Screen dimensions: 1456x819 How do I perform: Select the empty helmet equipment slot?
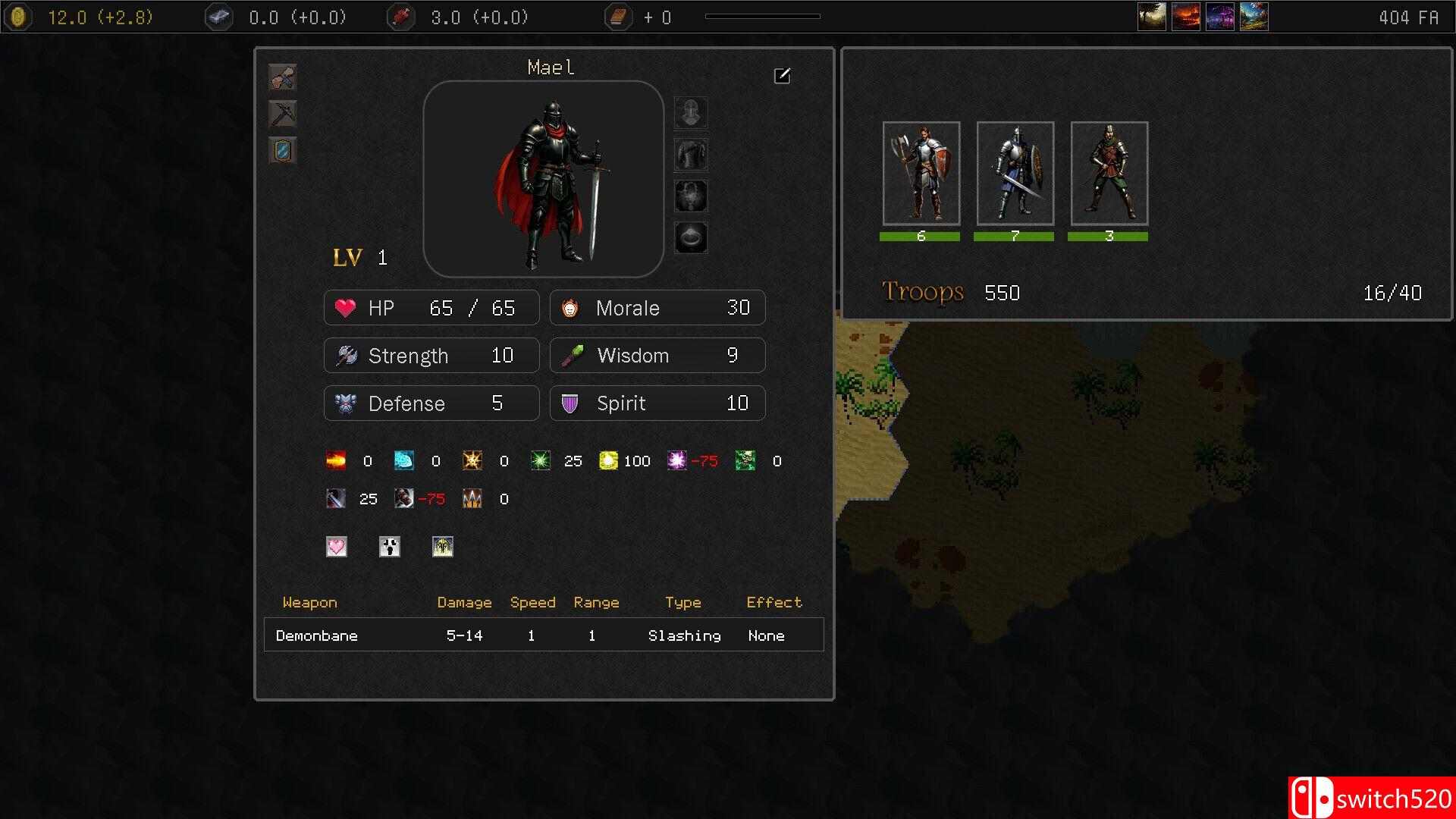(x=691, y=113)
